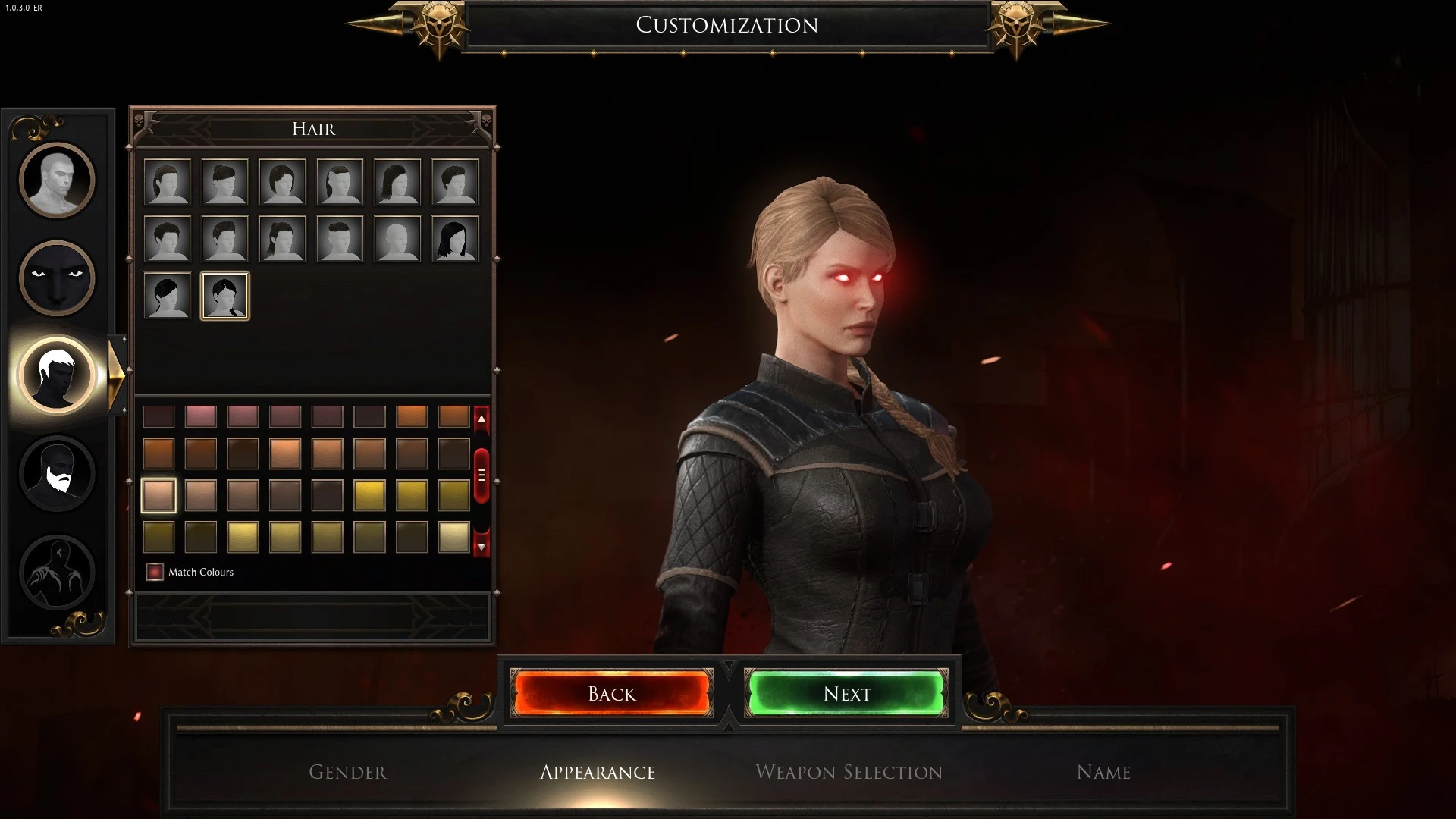Select the body tattoos customization category

(x=57, y=573)
